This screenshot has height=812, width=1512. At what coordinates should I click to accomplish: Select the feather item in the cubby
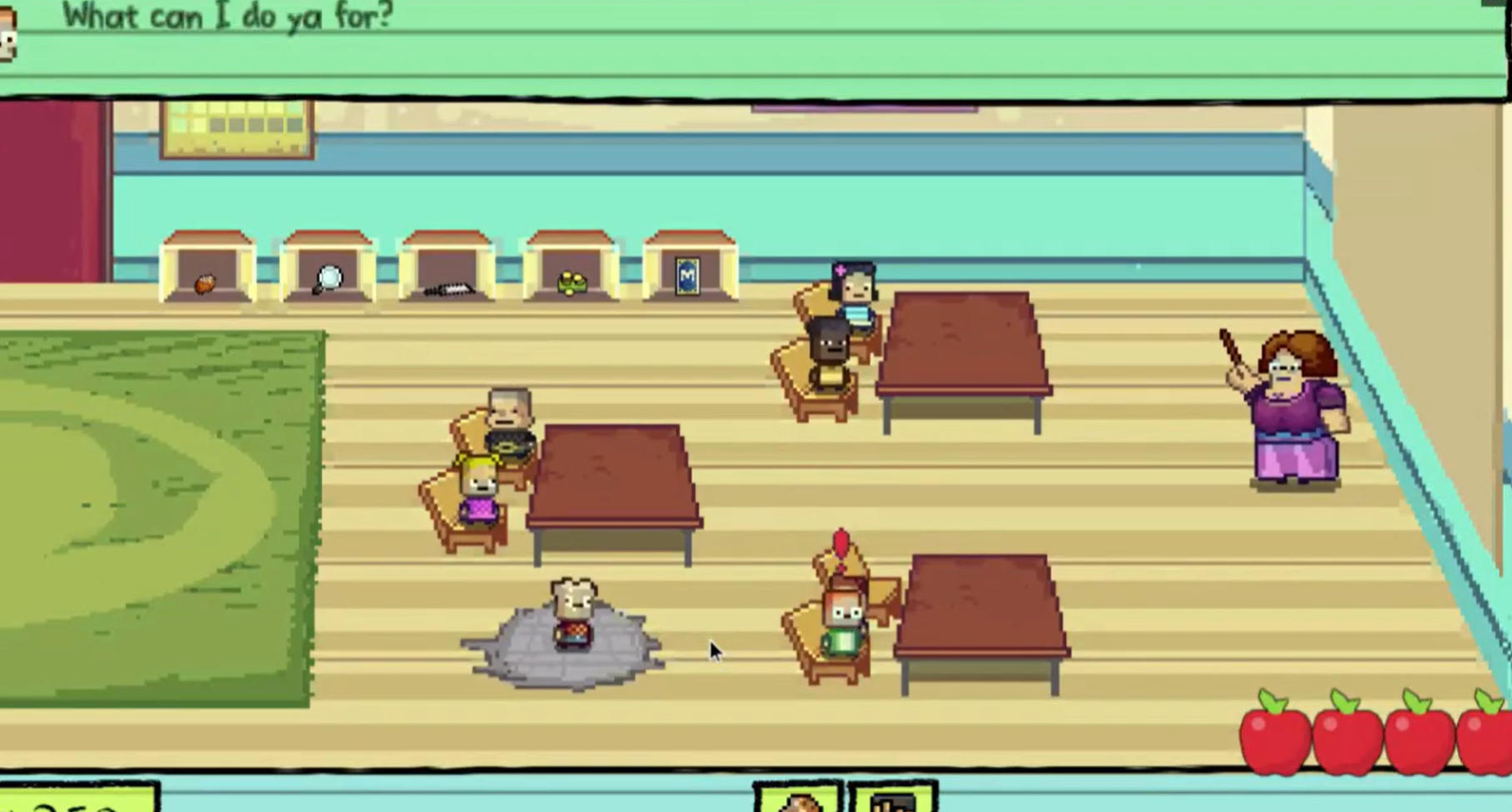[x=447, y=287]
